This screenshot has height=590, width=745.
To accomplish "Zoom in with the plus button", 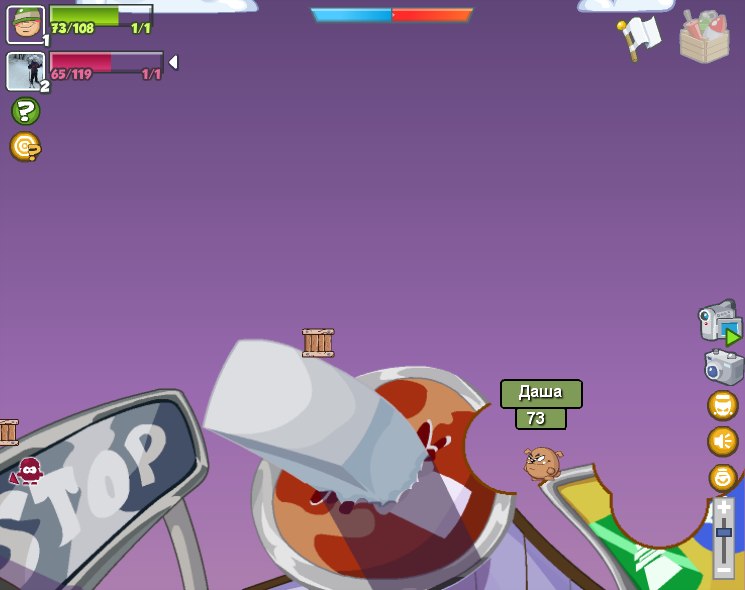I will (x=724, y=508).
